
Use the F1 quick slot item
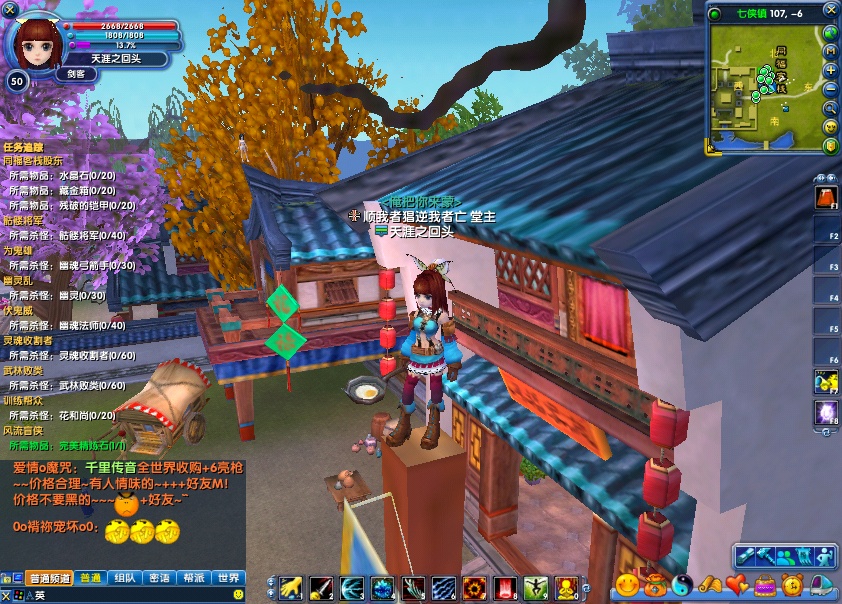(826, 197)
